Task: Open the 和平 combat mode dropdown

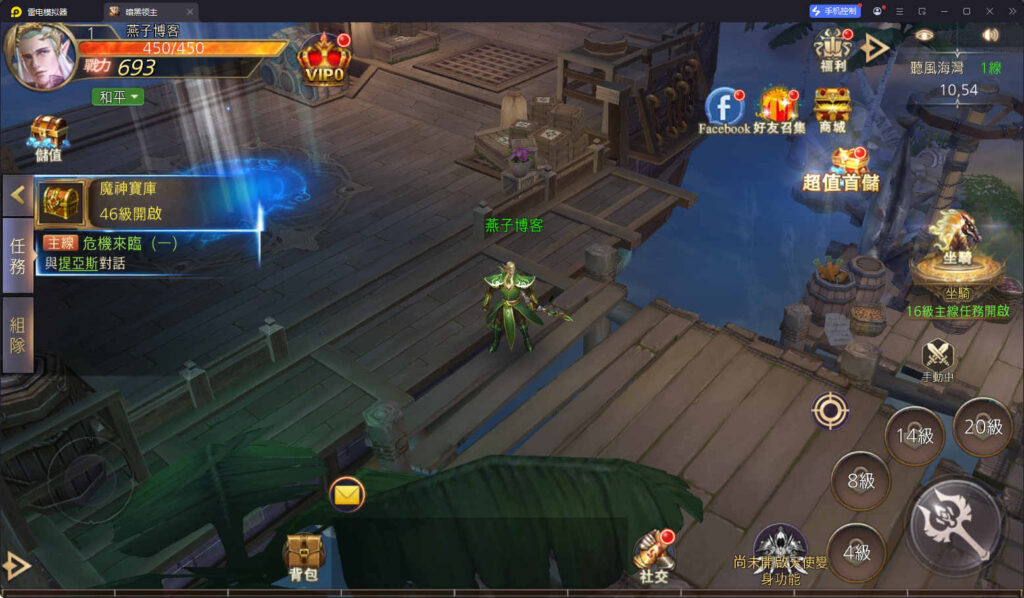Action: 119,97
